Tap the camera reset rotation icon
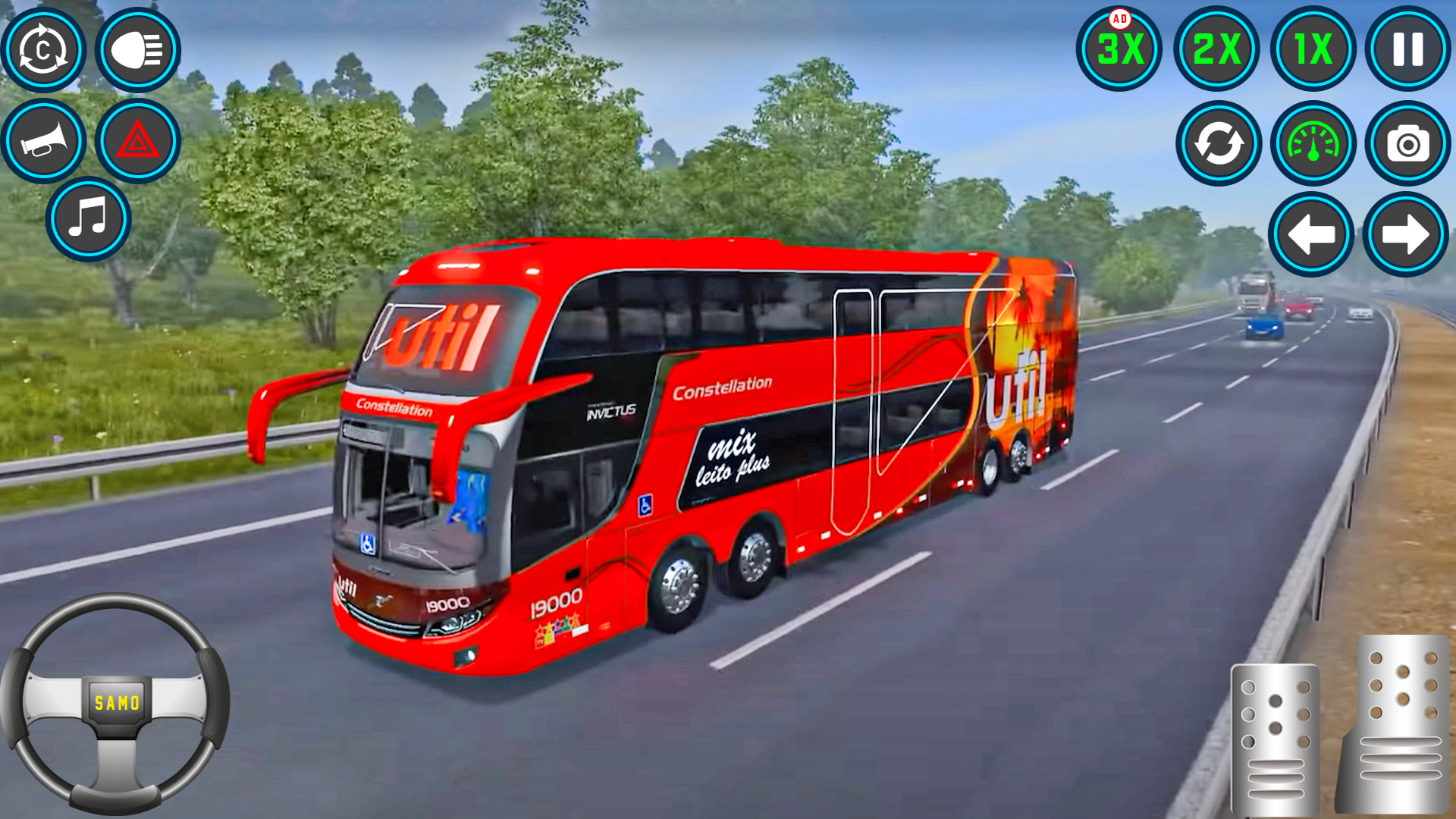Viewport: 1456px width, 819px height. [x=43, y=49]
